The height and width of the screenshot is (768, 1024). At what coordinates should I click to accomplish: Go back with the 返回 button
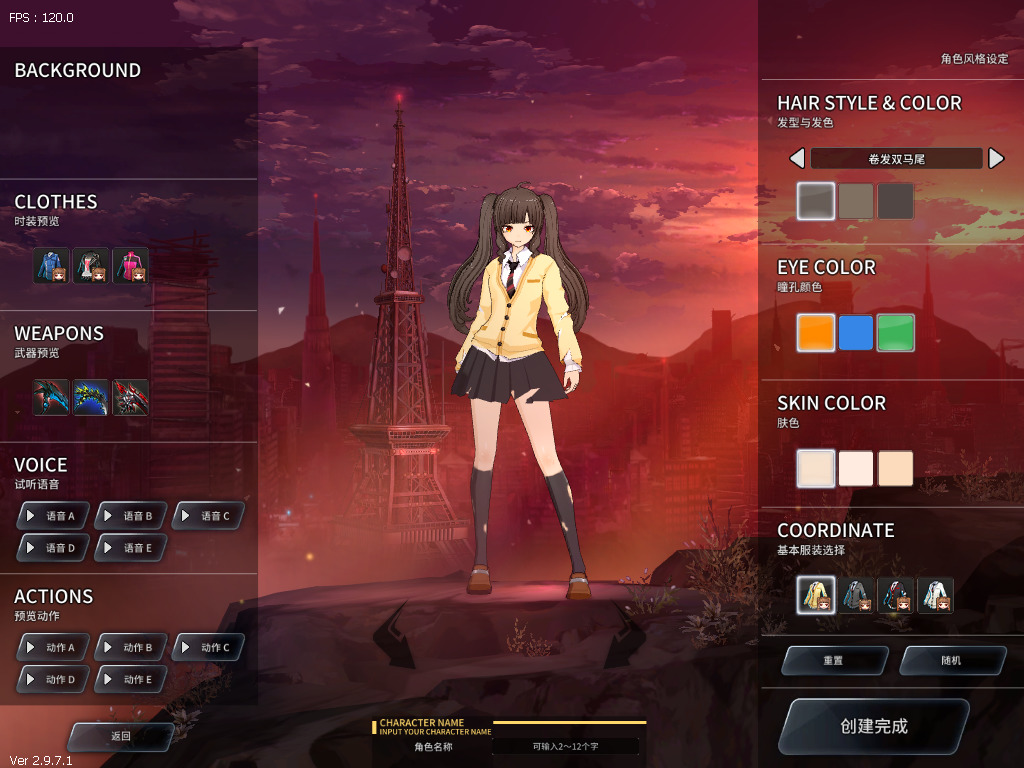(x=121, y=736)
